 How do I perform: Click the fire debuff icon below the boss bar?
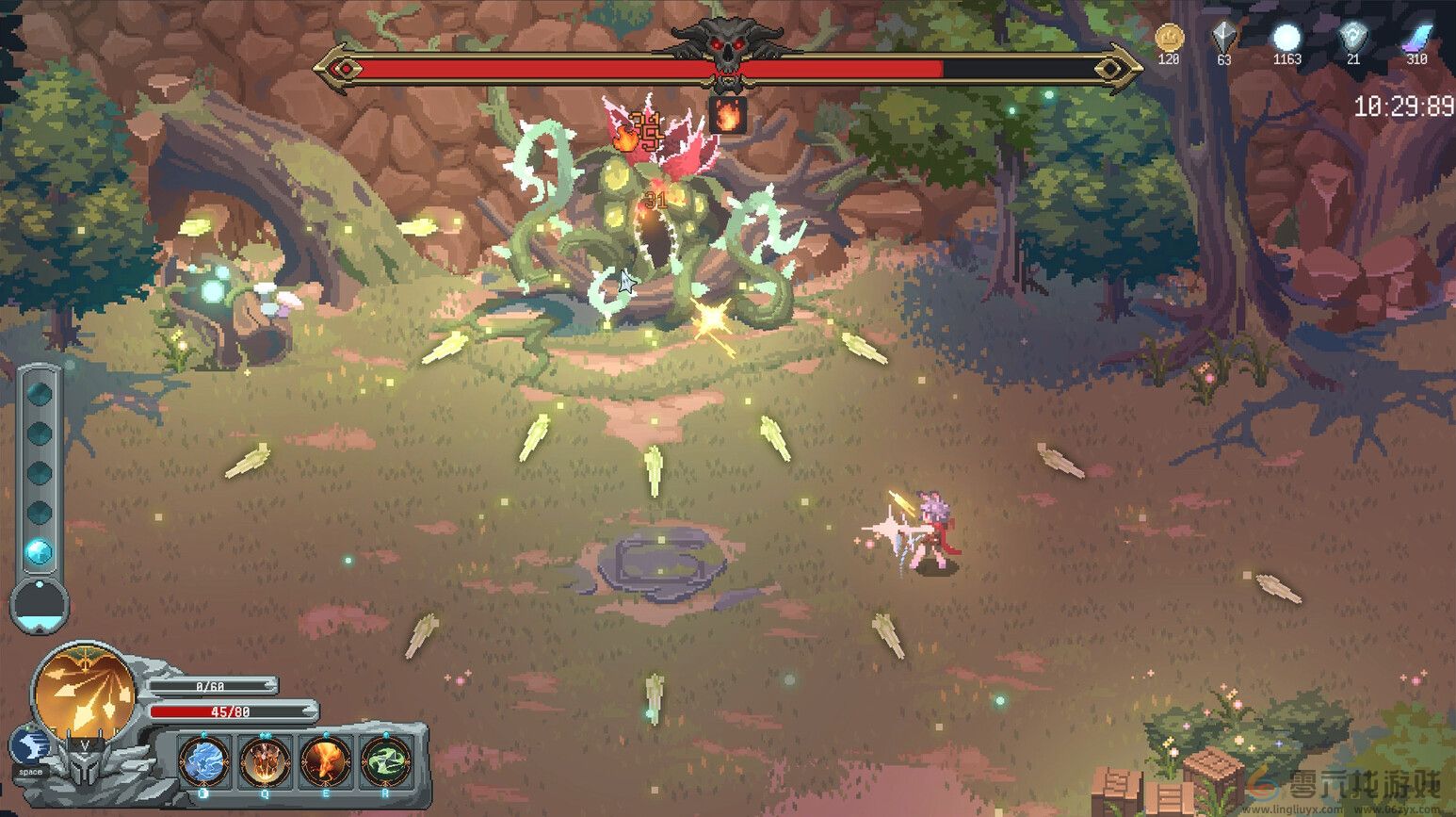[x=730, y=114]
